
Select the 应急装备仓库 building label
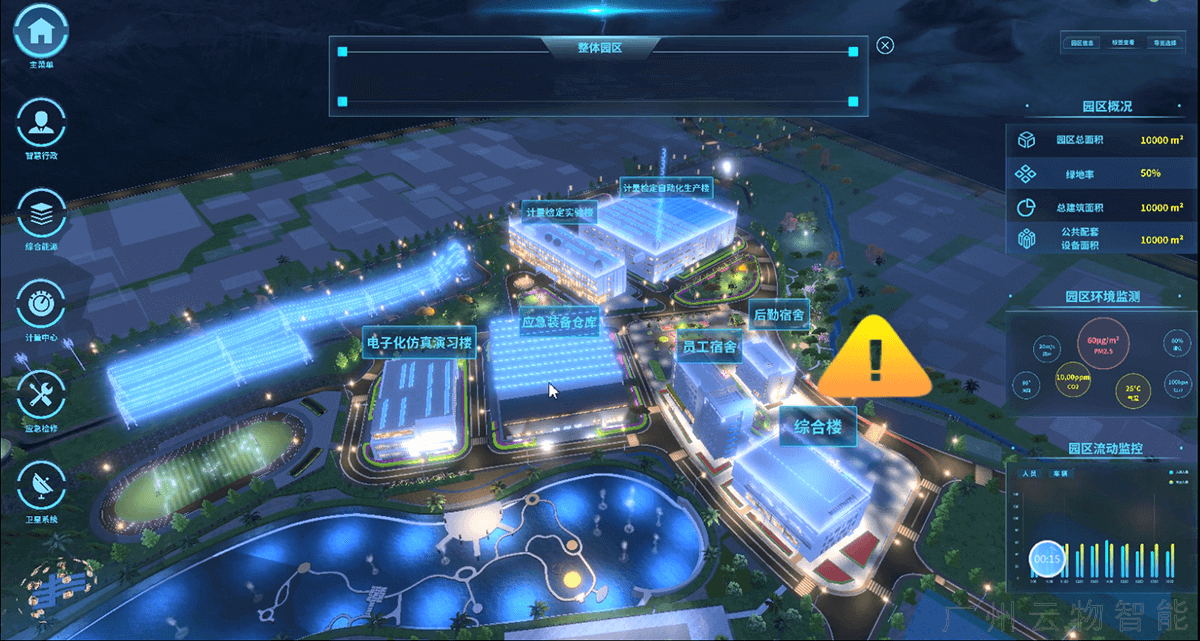coord(559,323)
